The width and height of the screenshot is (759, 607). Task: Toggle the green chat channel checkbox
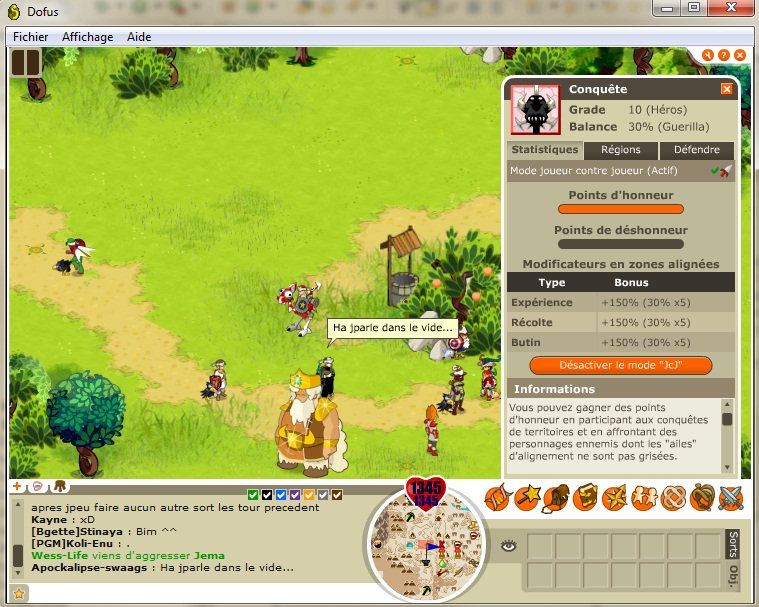click(x=253, y=494)
